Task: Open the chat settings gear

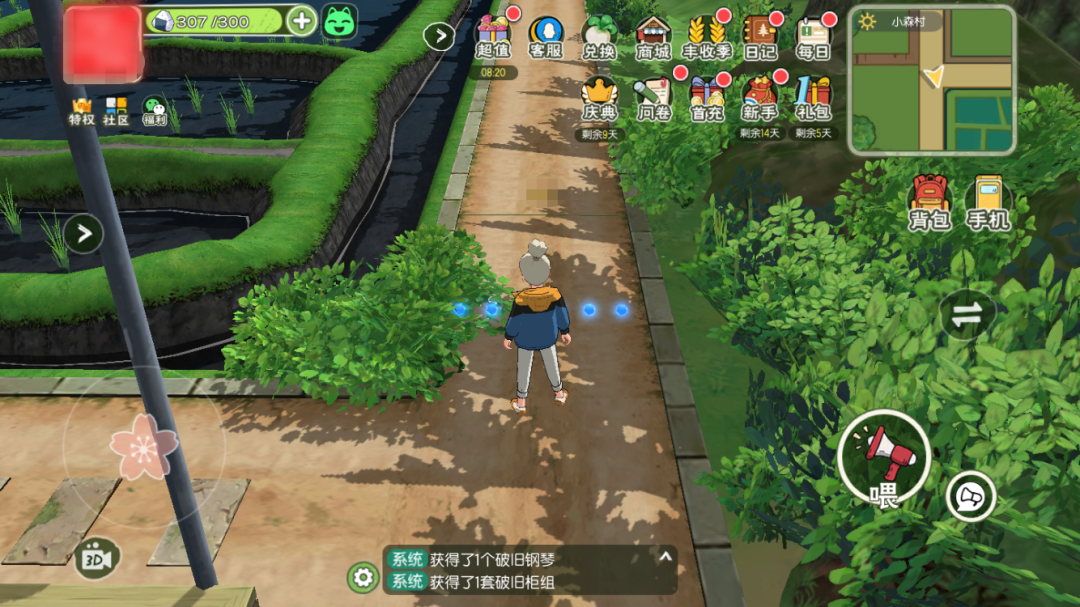Action: coord(362,577)
